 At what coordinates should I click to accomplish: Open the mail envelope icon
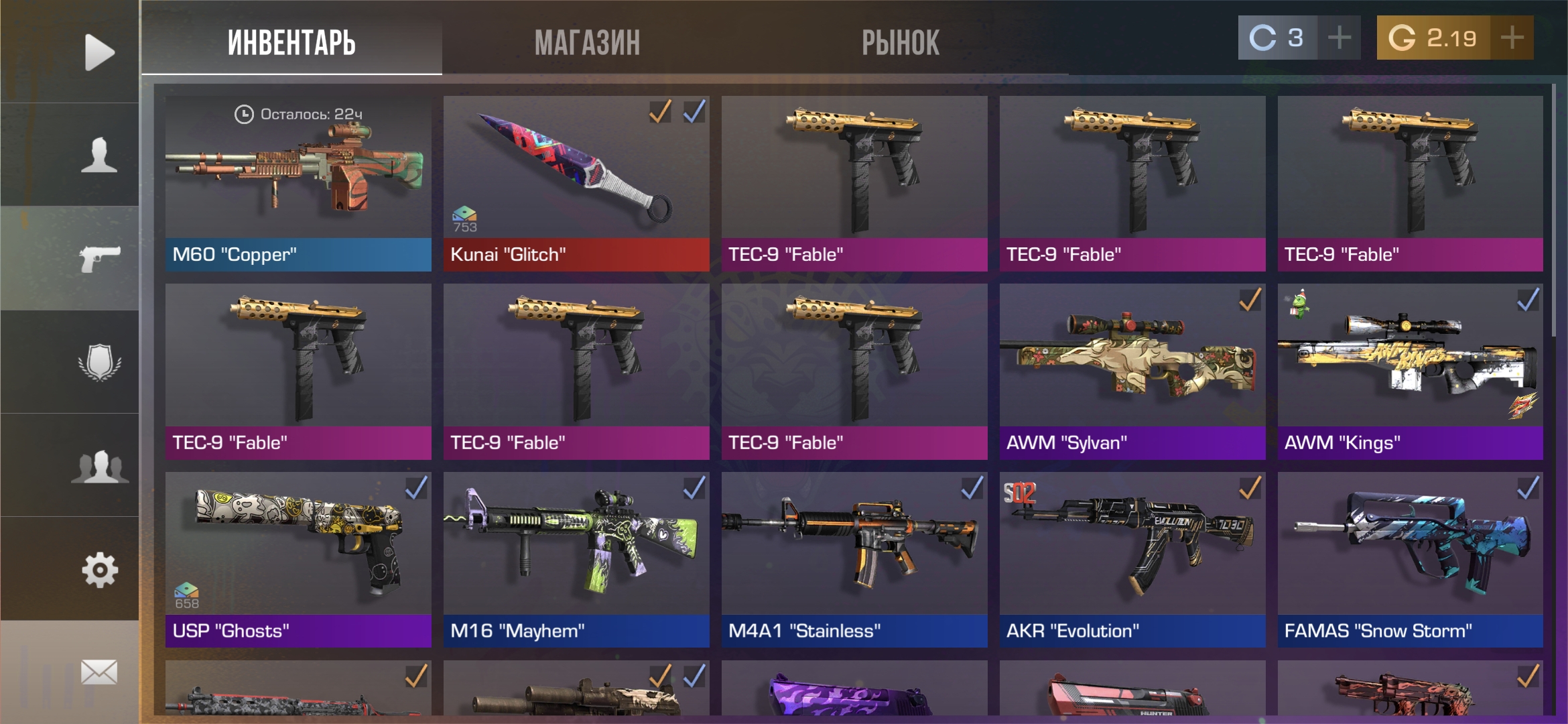coord(99,672)
